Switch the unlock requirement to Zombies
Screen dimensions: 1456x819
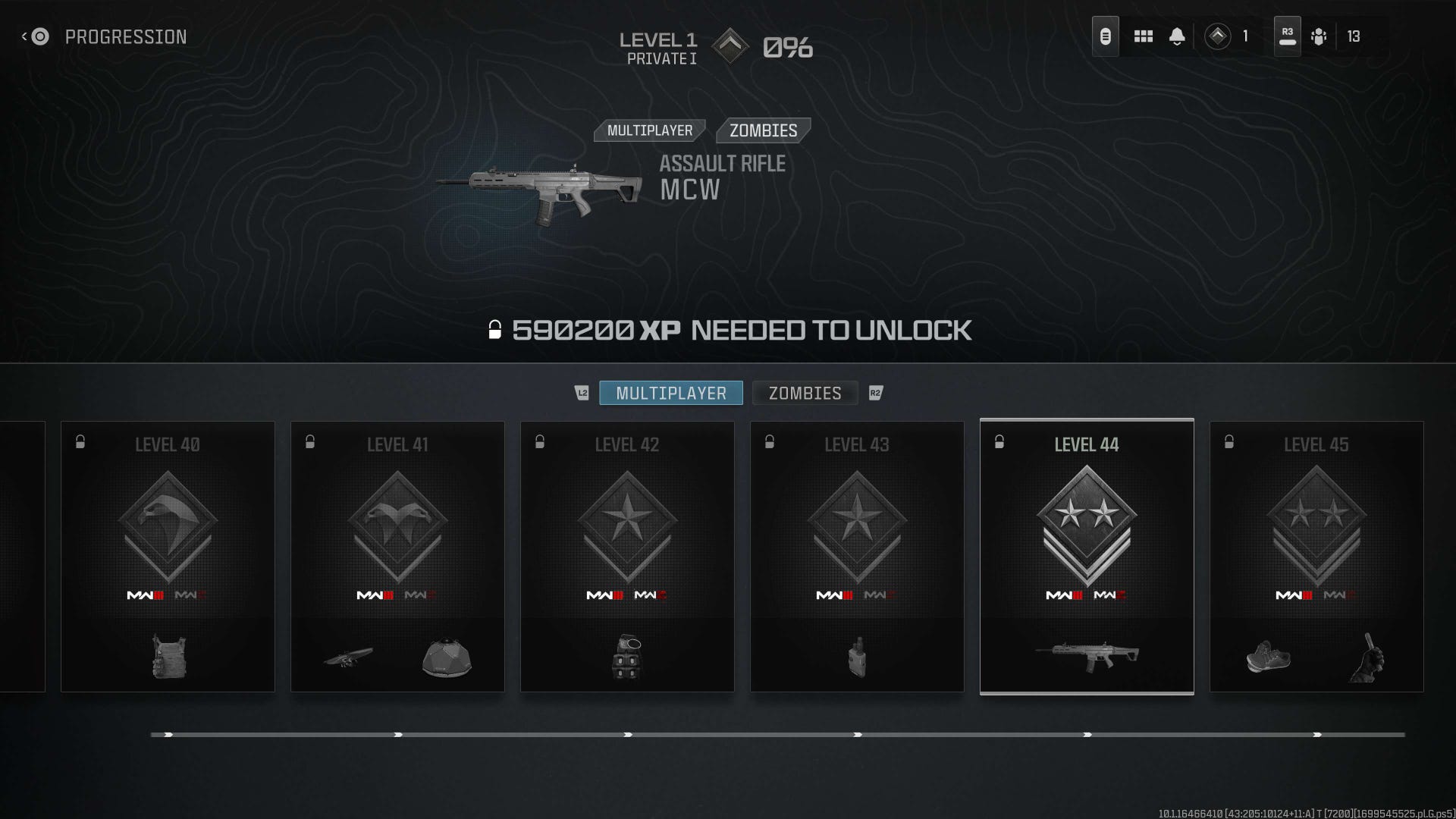(761, 130)
